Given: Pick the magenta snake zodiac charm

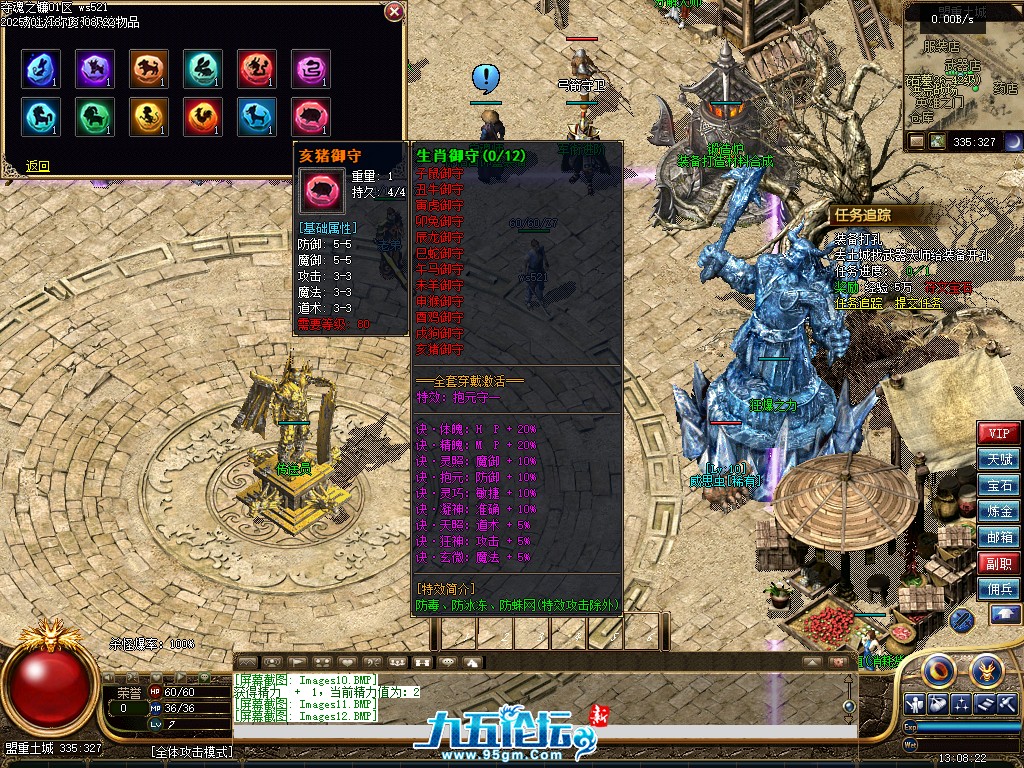Looking at the screenshot, I should [x=310, y=69].
